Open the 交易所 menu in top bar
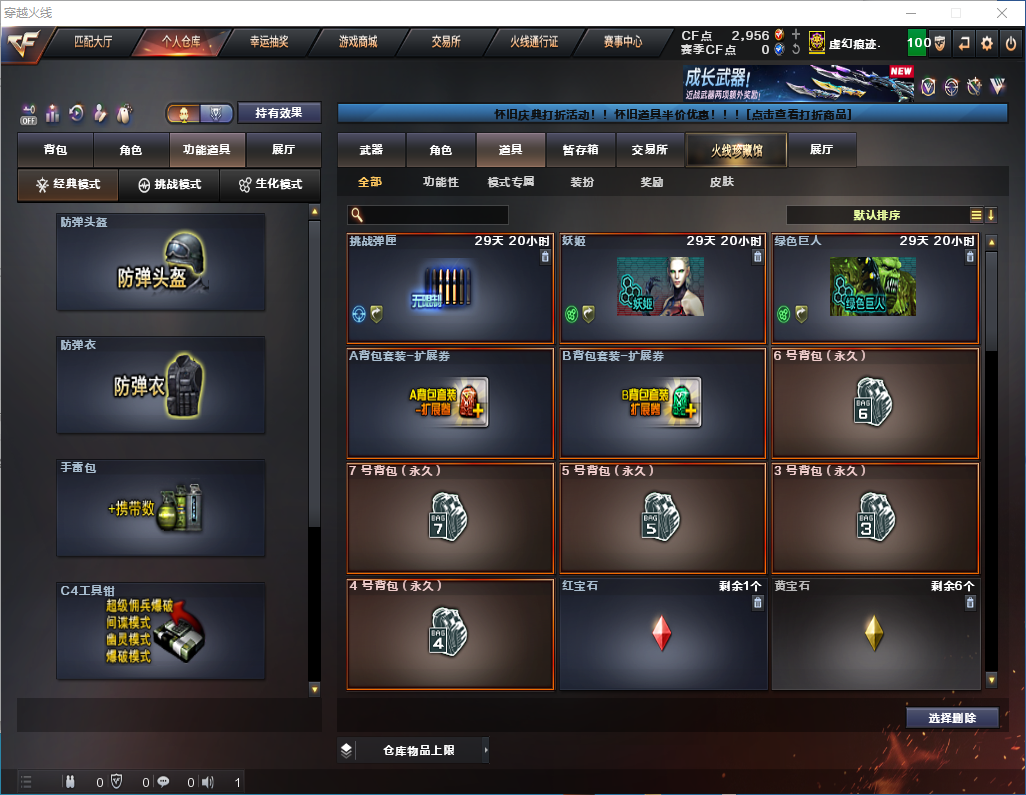This screenshot has height=795, width=1026. (446, 42)
